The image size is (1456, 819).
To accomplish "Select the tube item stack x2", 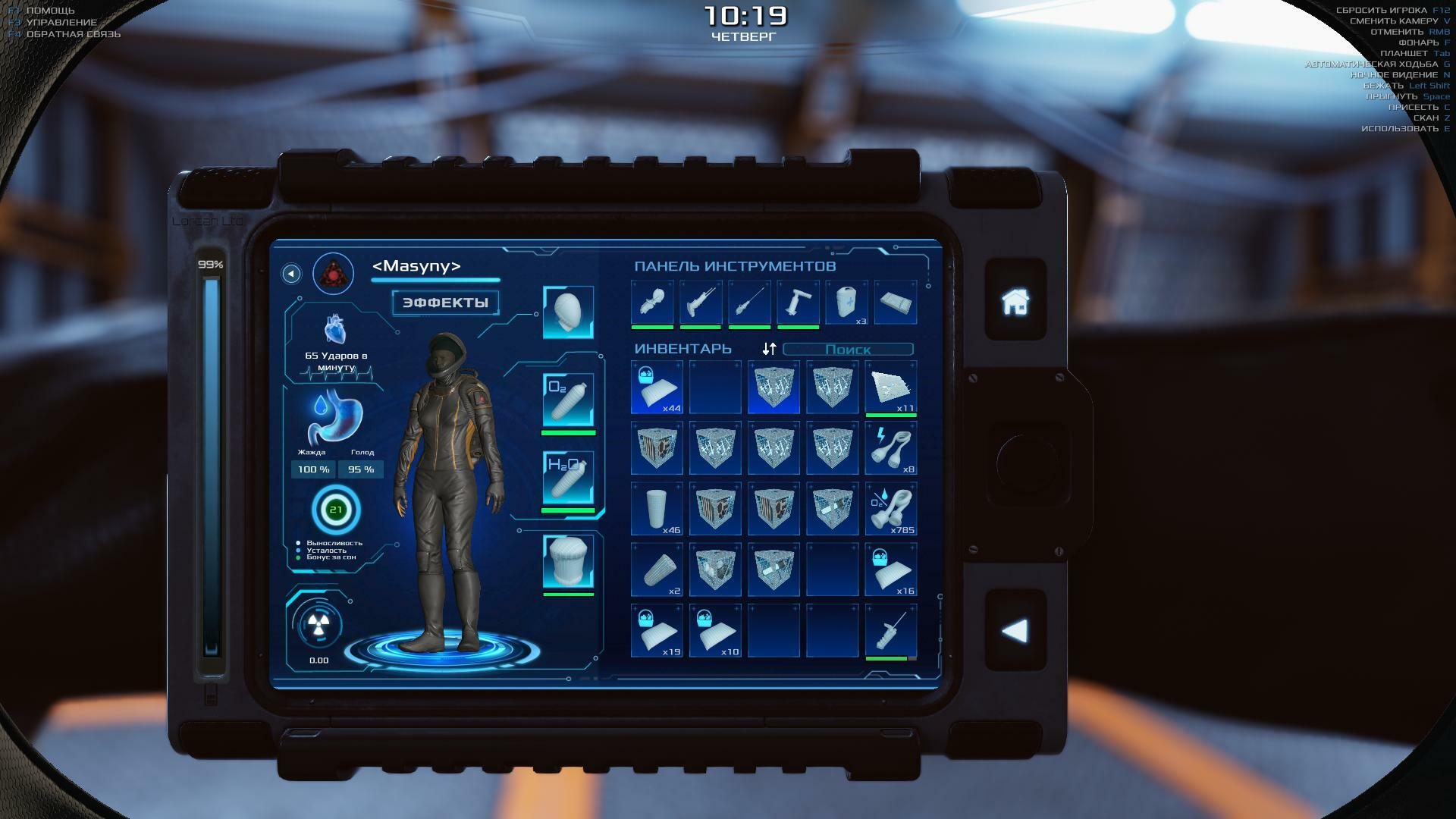I will [x=657, y=570].
